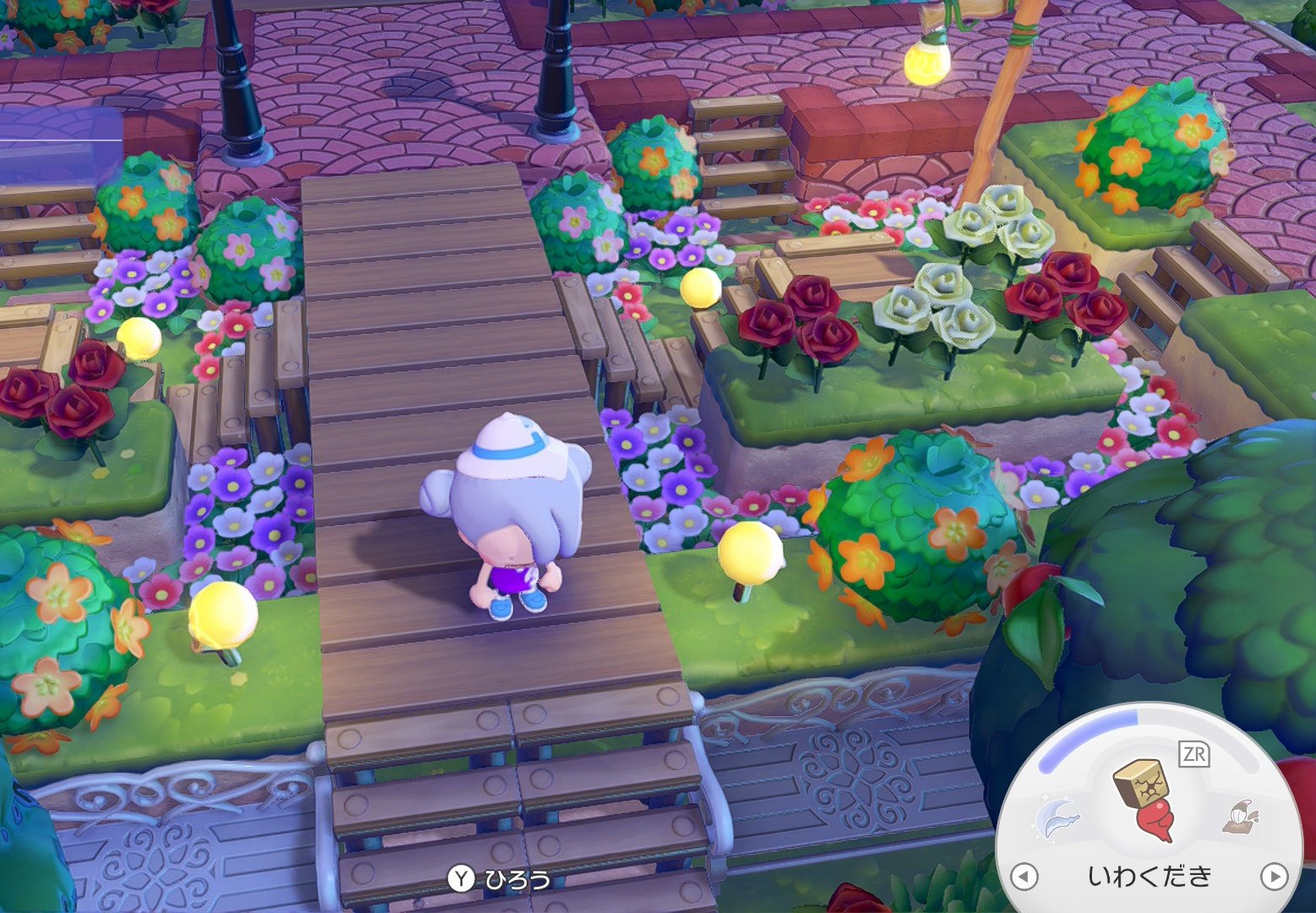Viewport: 1316px width, 913px height.
Task: Pick the claw digging dirt ability icon
Action: 1239,817
